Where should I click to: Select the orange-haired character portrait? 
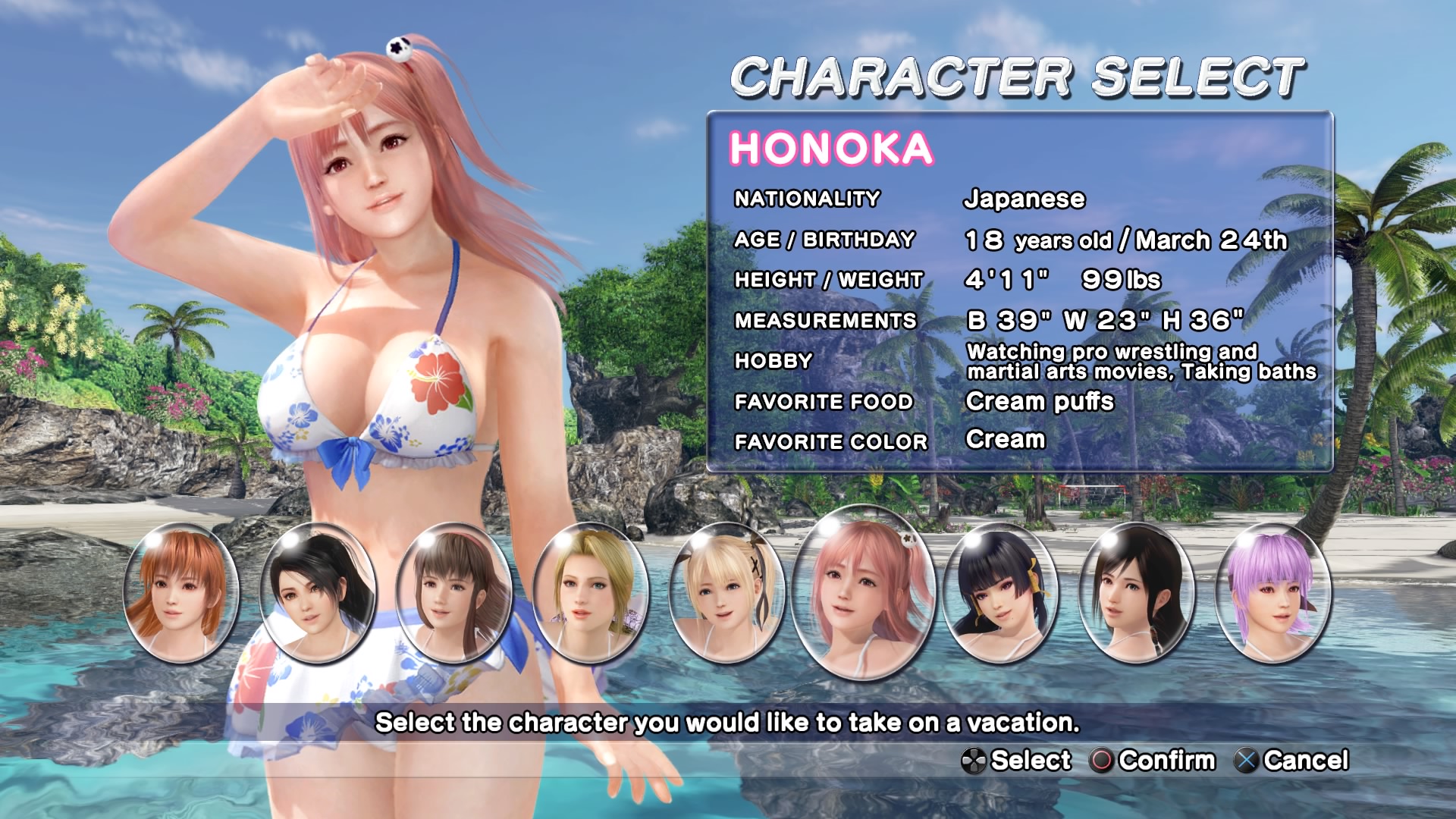click(x=180, y=594)
